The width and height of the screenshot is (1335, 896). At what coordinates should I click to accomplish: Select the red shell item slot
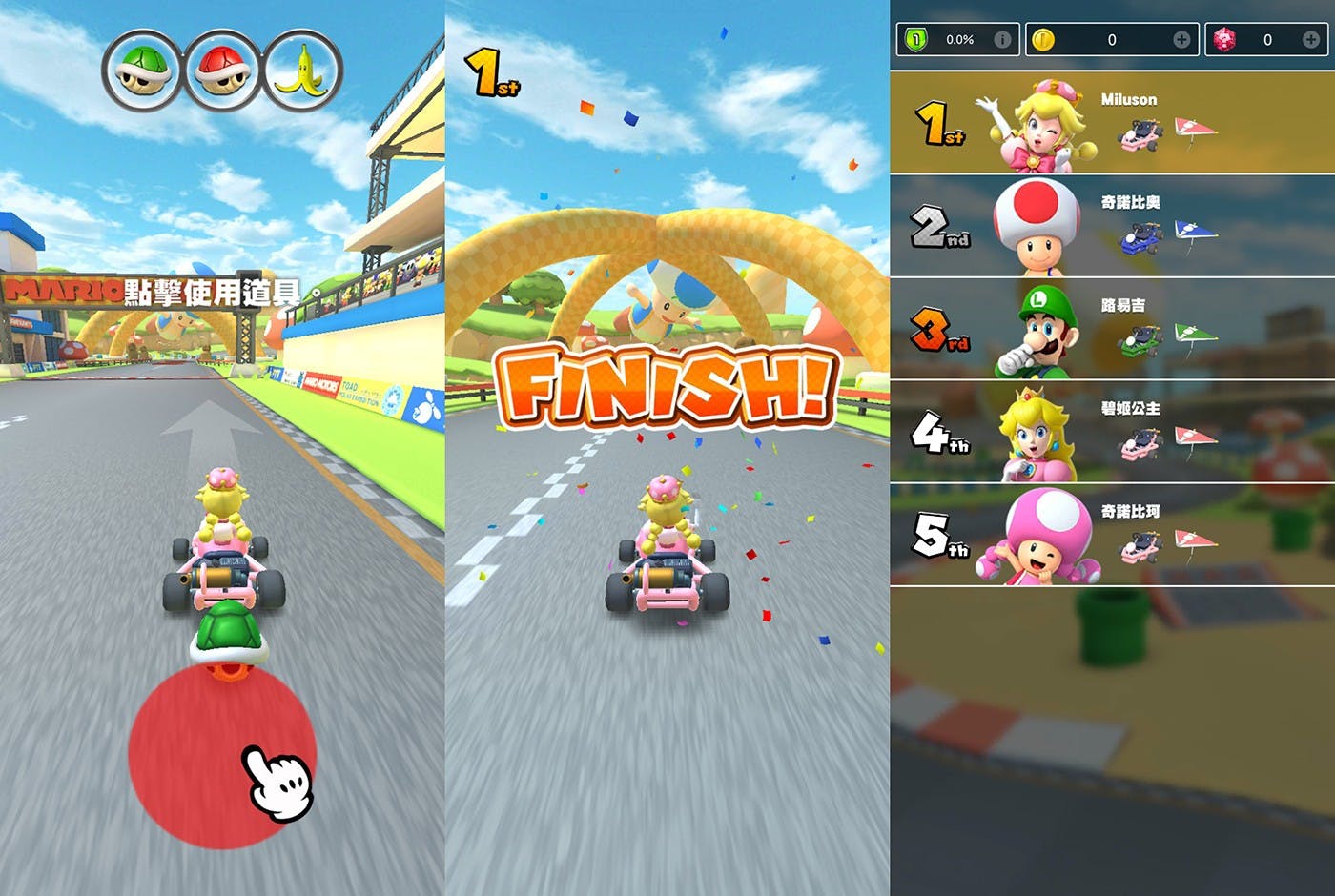pos(222,71)
